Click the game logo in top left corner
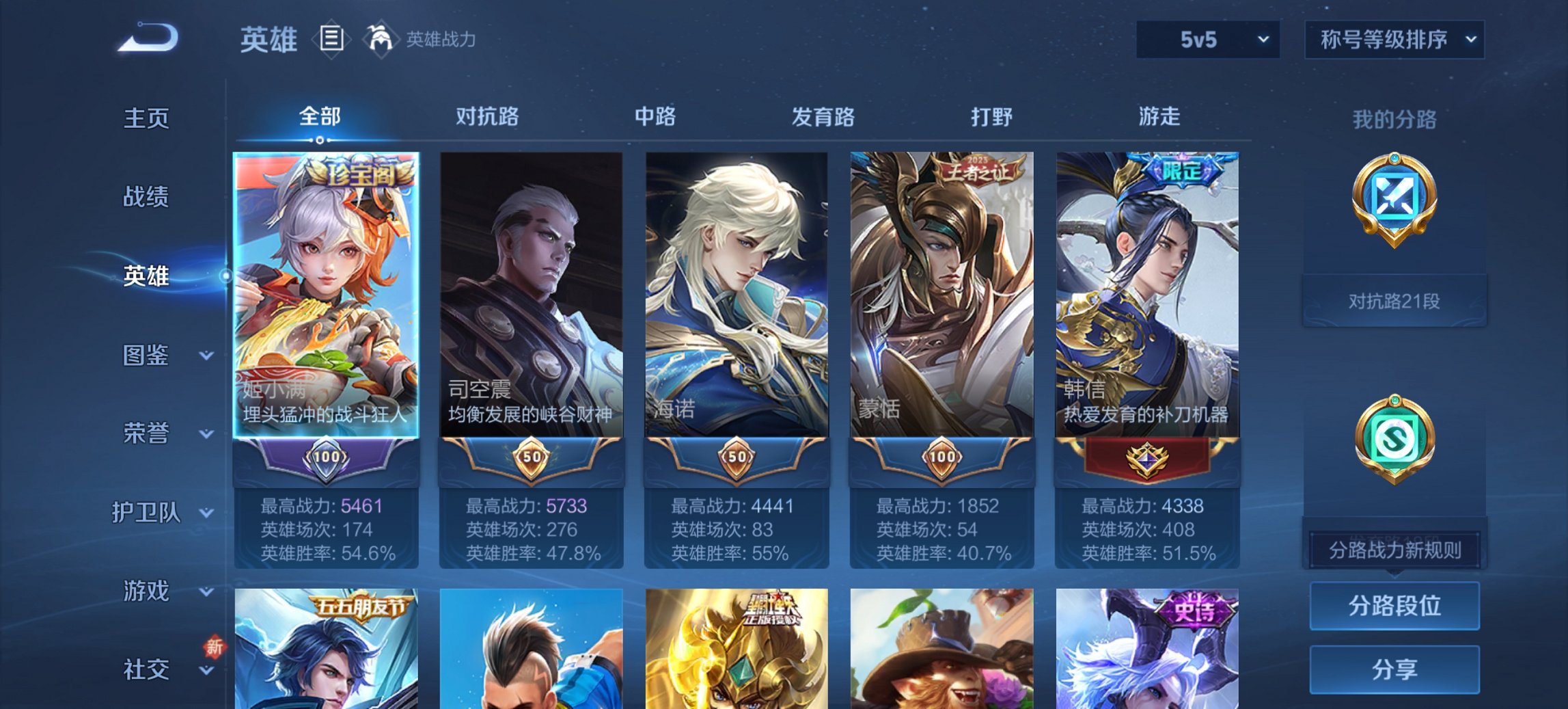Screen dimensions: 1568x709 click(x=147, y=38)
